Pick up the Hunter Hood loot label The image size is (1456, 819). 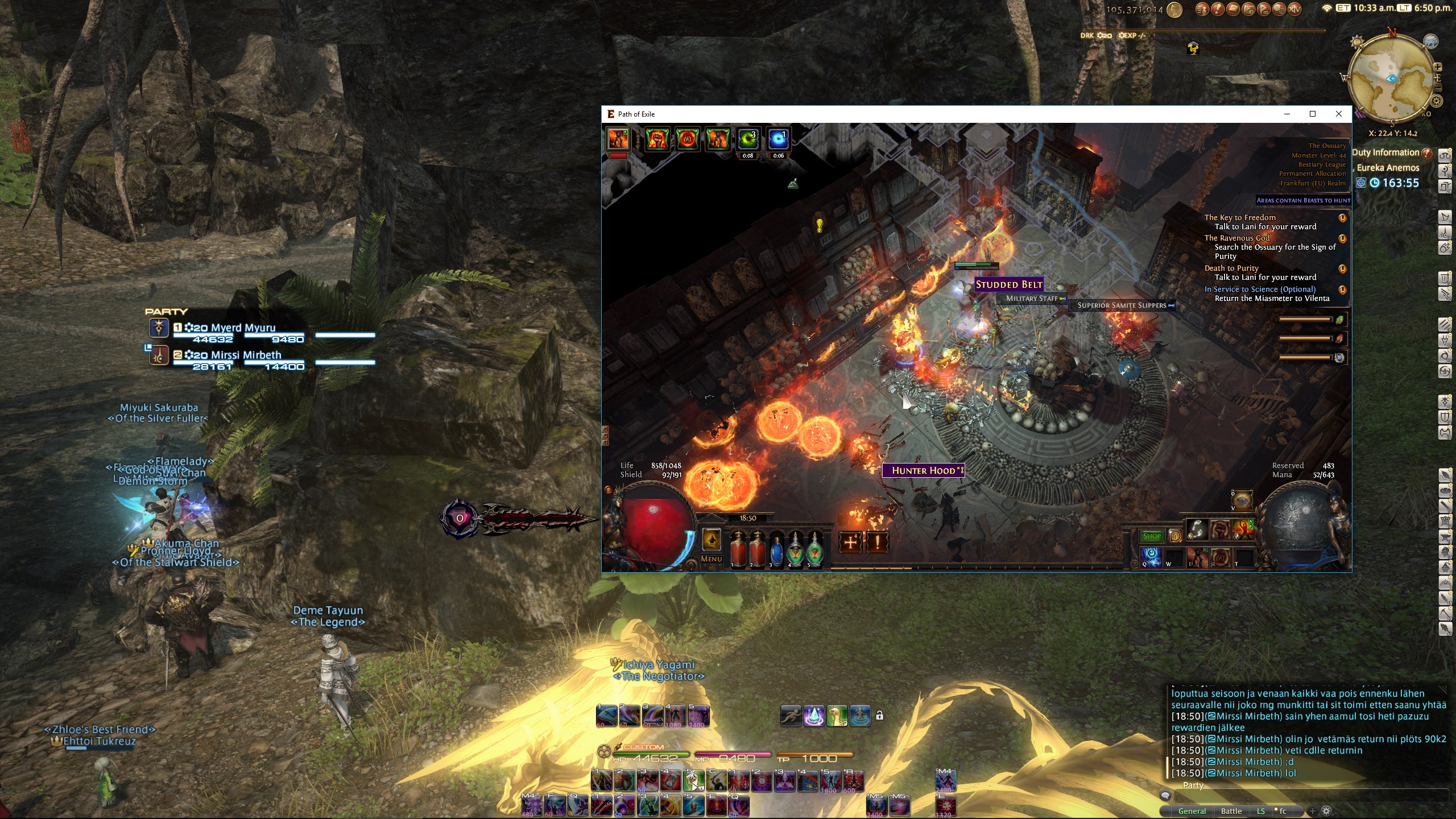tap(923, 470)
